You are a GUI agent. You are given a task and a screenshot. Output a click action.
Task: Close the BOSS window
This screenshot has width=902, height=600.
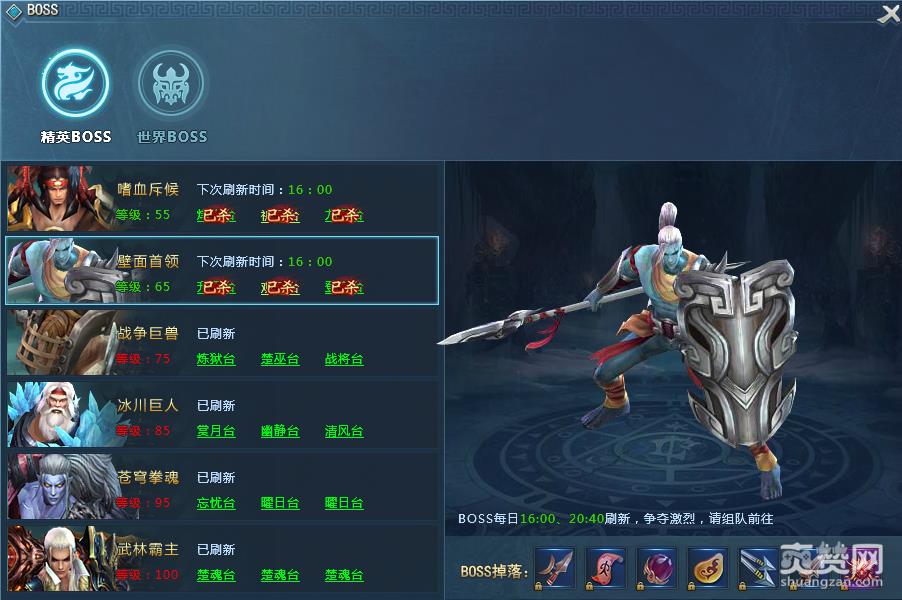tap(888, 13)
